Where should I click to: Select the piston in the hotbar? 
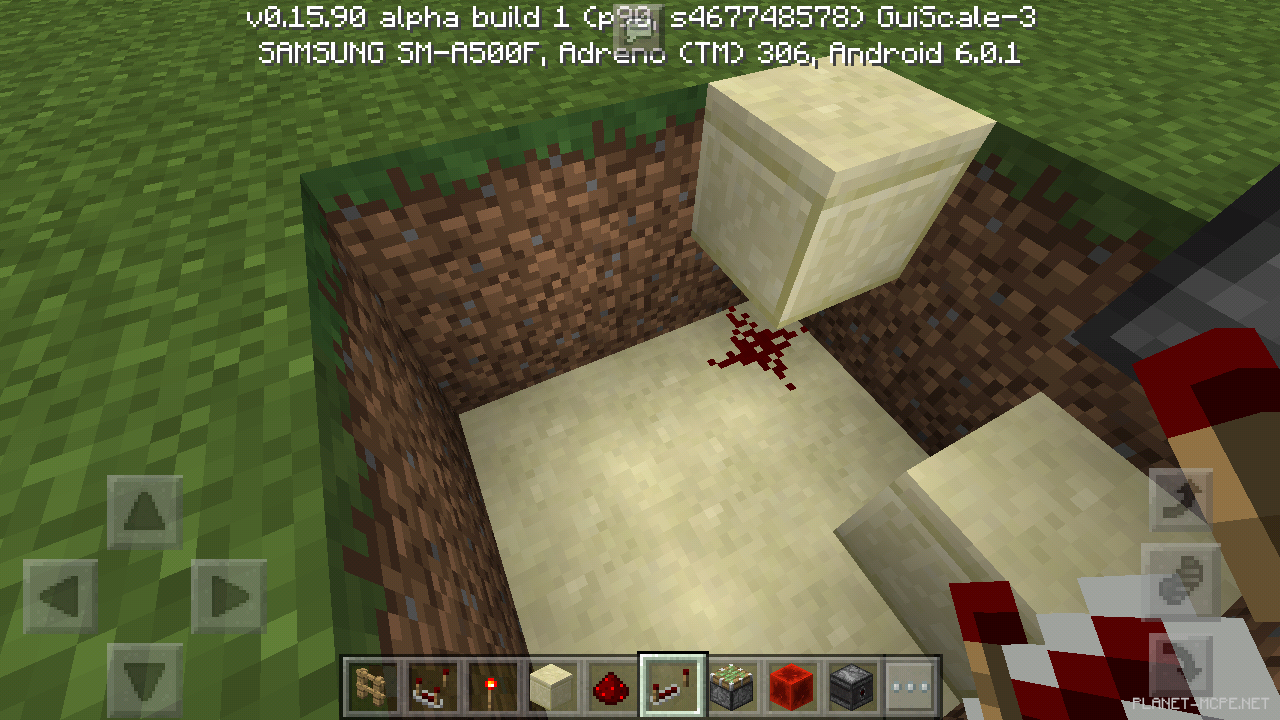coord(731,686)
